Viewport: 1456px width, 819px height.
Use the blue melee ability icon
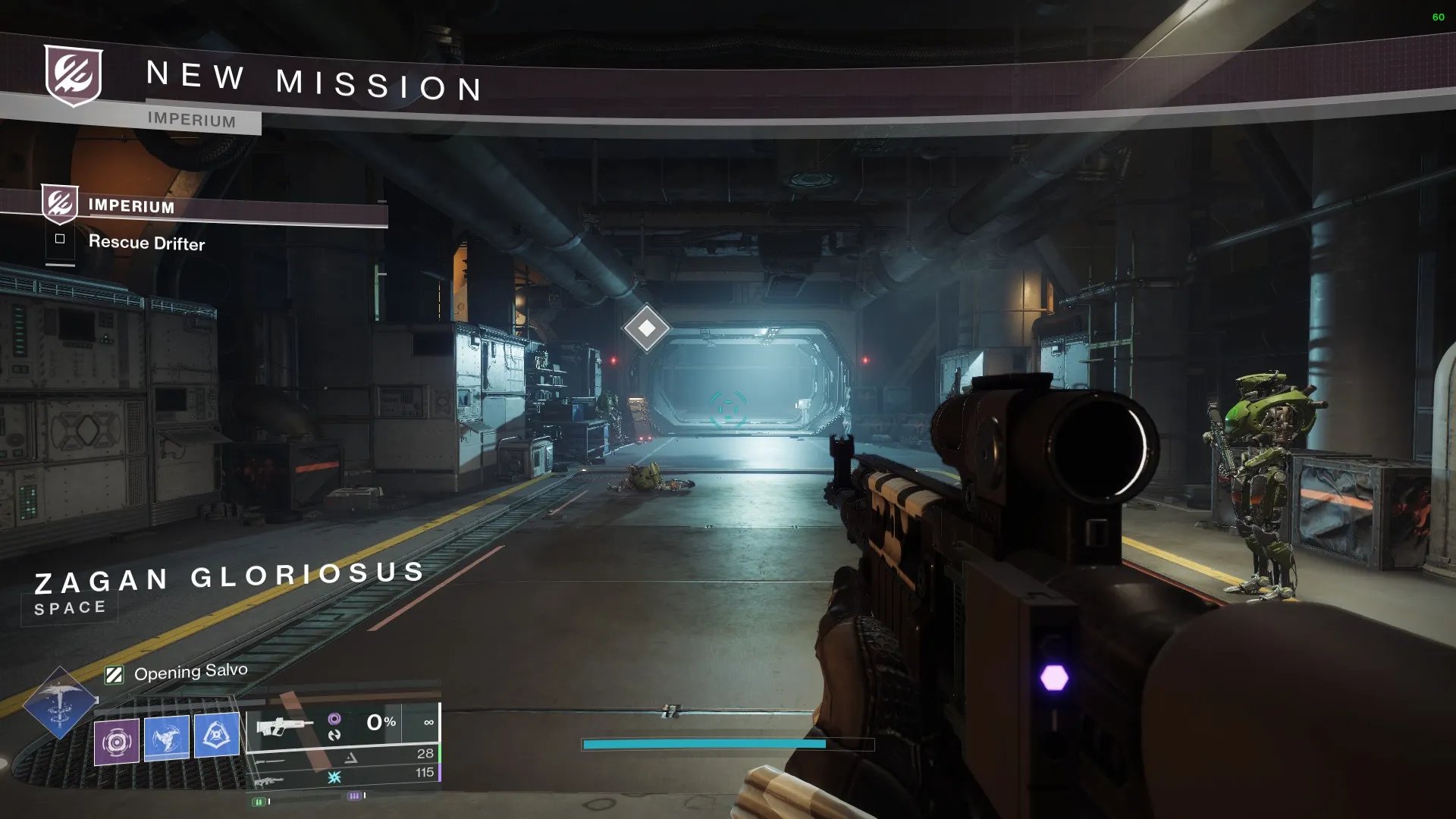pos(167,737)
